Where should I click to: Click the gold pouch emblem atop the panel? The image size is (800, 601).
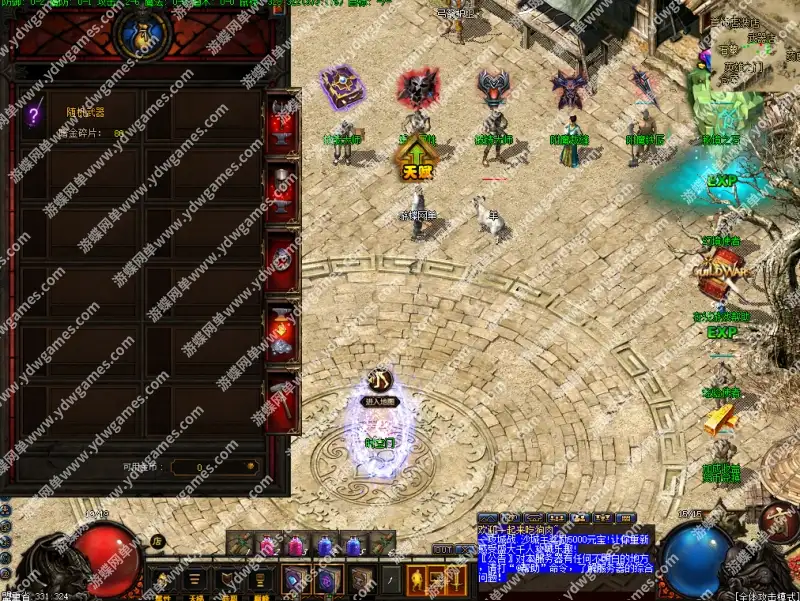140,31
